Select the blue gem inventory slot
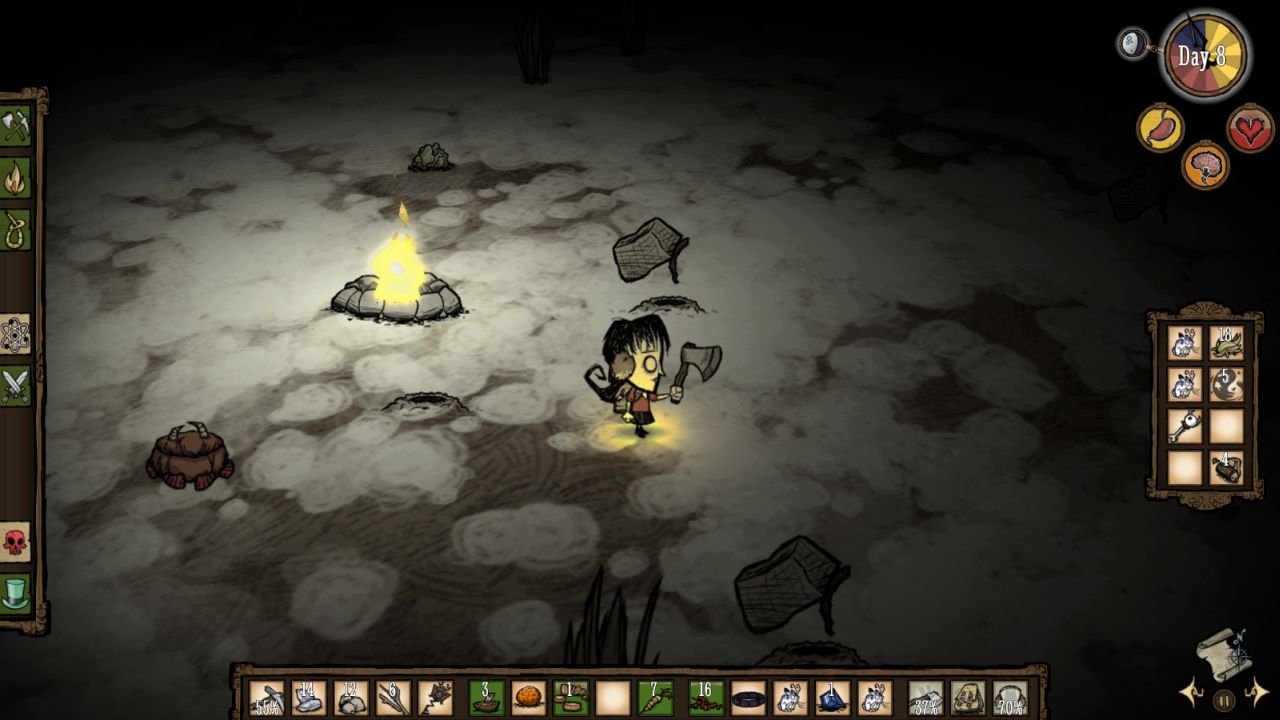This screenshot has width=1280, height=720. click(832, 698)
